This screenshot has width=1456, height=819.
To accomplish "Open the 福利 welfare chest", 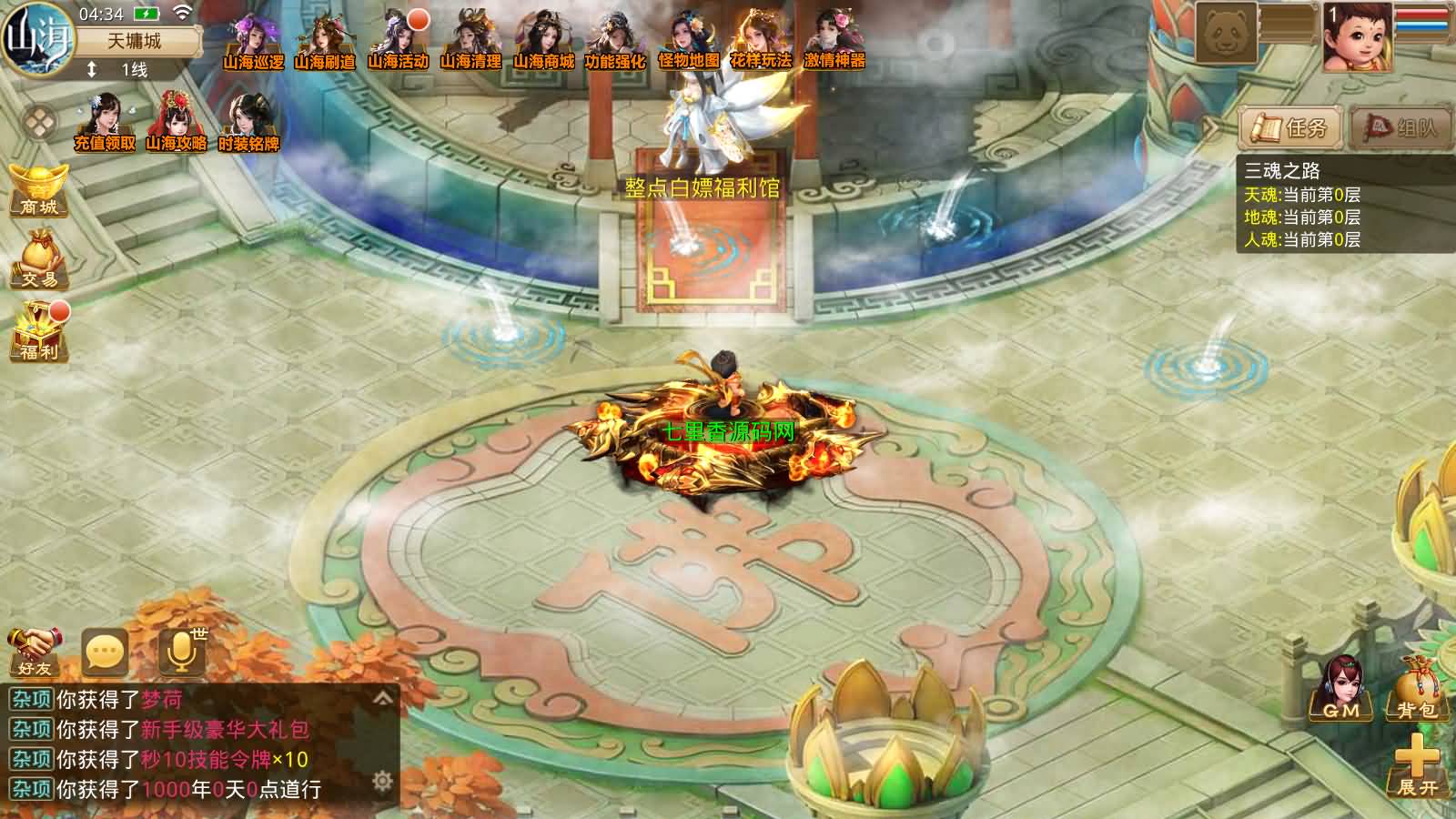I will (39, 331).
